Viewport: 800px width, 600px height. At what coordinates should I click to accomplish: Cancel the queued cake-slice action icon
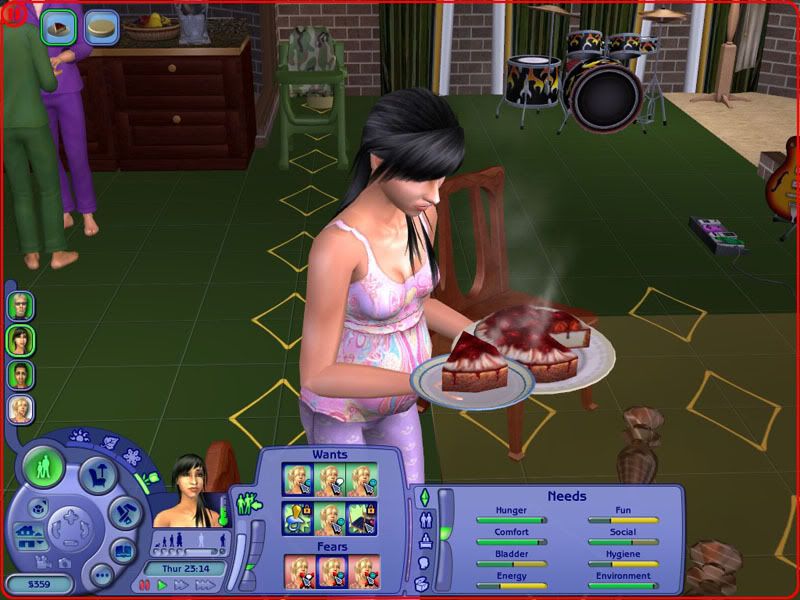[x=58, y=27]
